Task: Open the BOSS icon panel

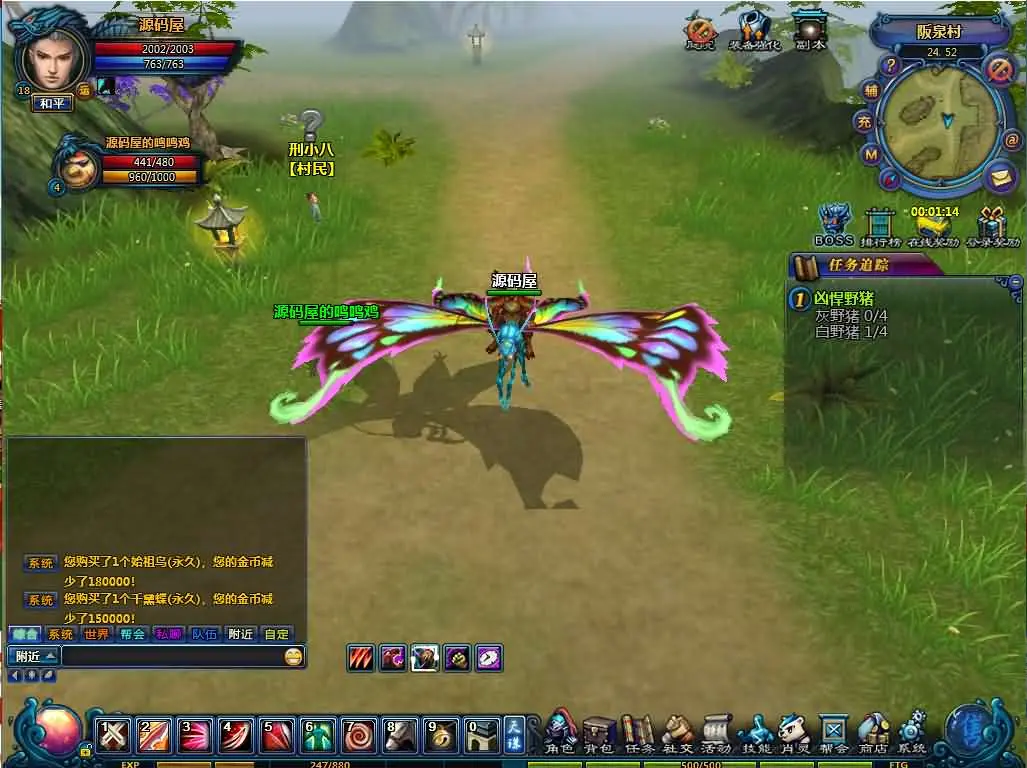Action: click(833, 225)
